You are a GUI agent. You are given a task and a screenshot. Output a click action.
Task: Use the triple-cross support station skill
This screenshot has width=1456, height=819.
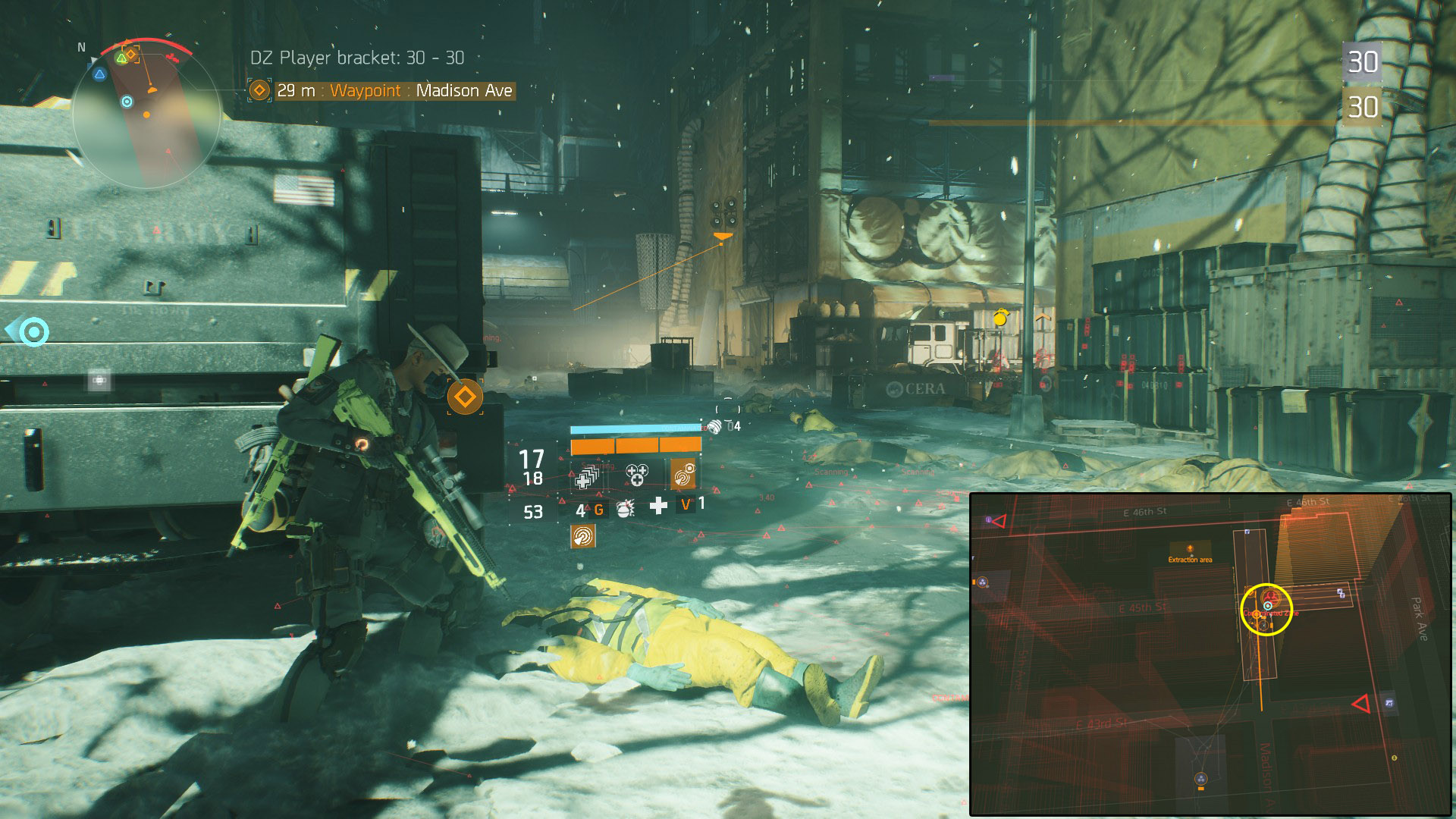coord(636,475)
